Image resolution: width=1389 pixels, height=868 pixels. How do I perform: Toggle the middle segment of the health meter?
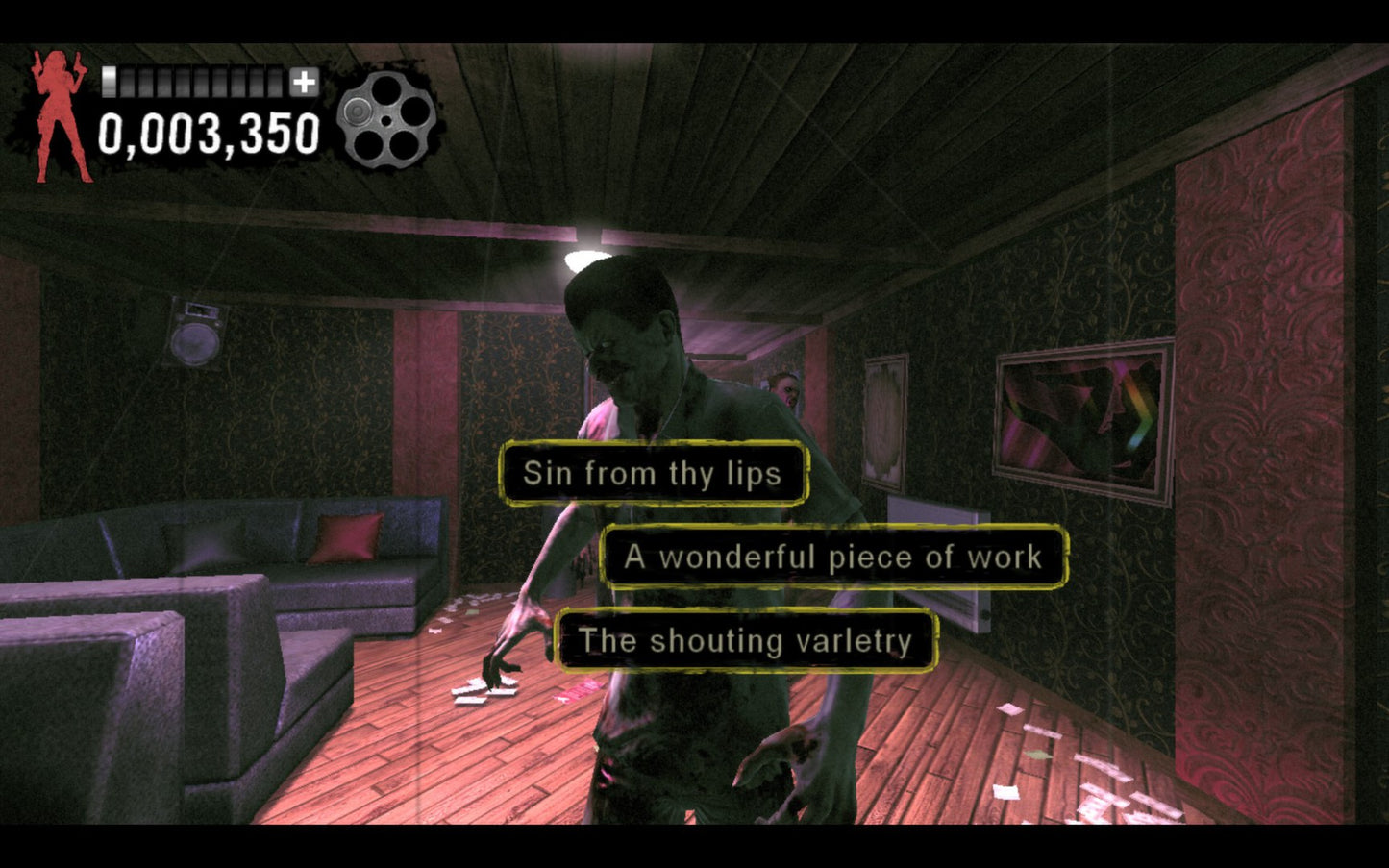192,81
